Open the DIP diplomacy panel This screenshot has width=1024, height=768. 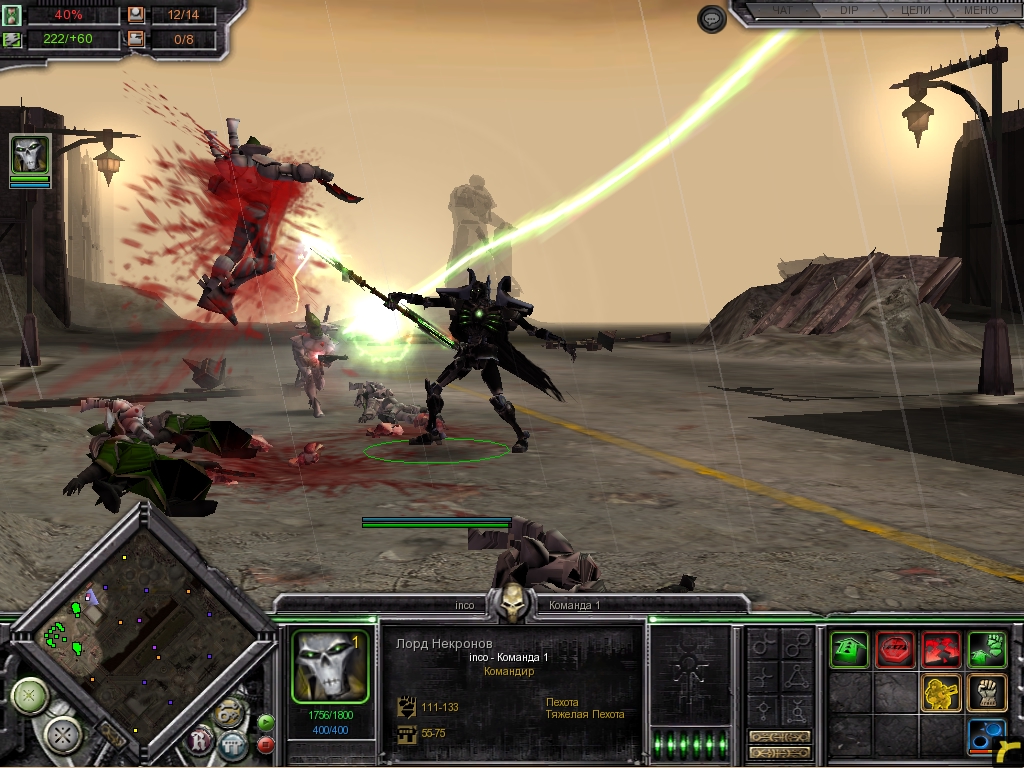(849, 11)
